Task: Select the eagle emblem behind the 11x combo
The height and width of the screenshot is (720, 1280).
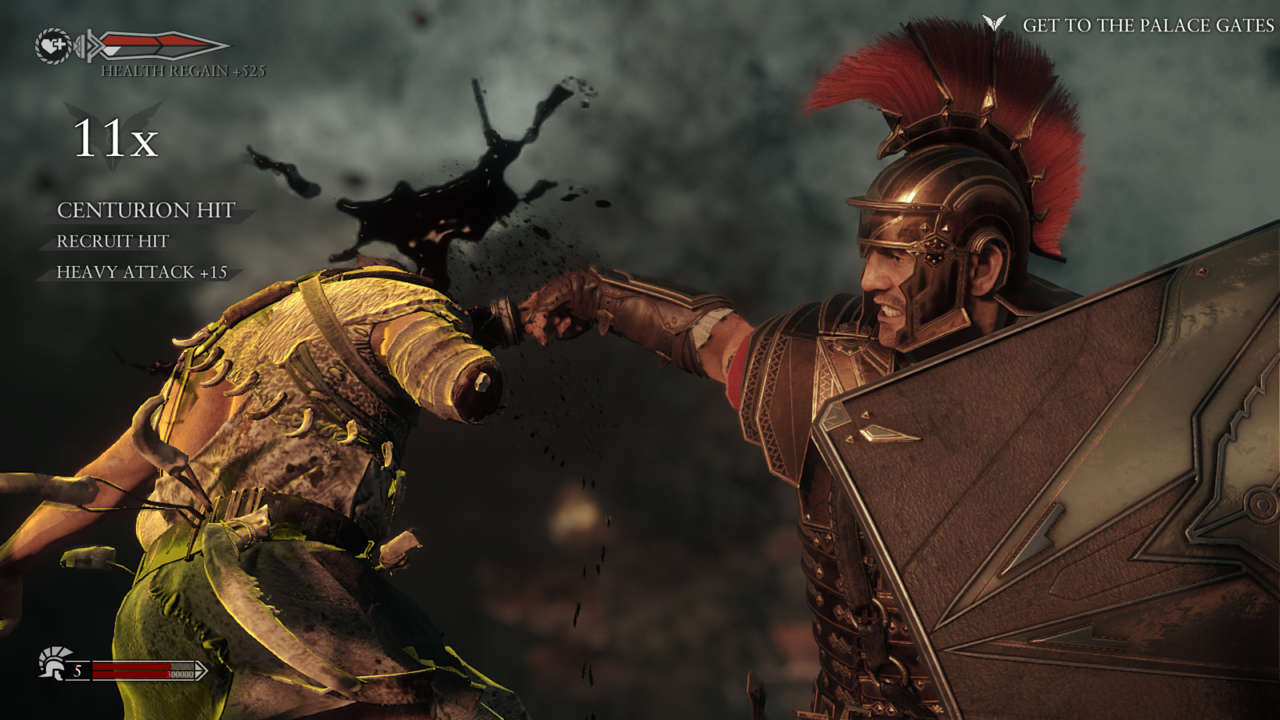Action: point(113,132)
